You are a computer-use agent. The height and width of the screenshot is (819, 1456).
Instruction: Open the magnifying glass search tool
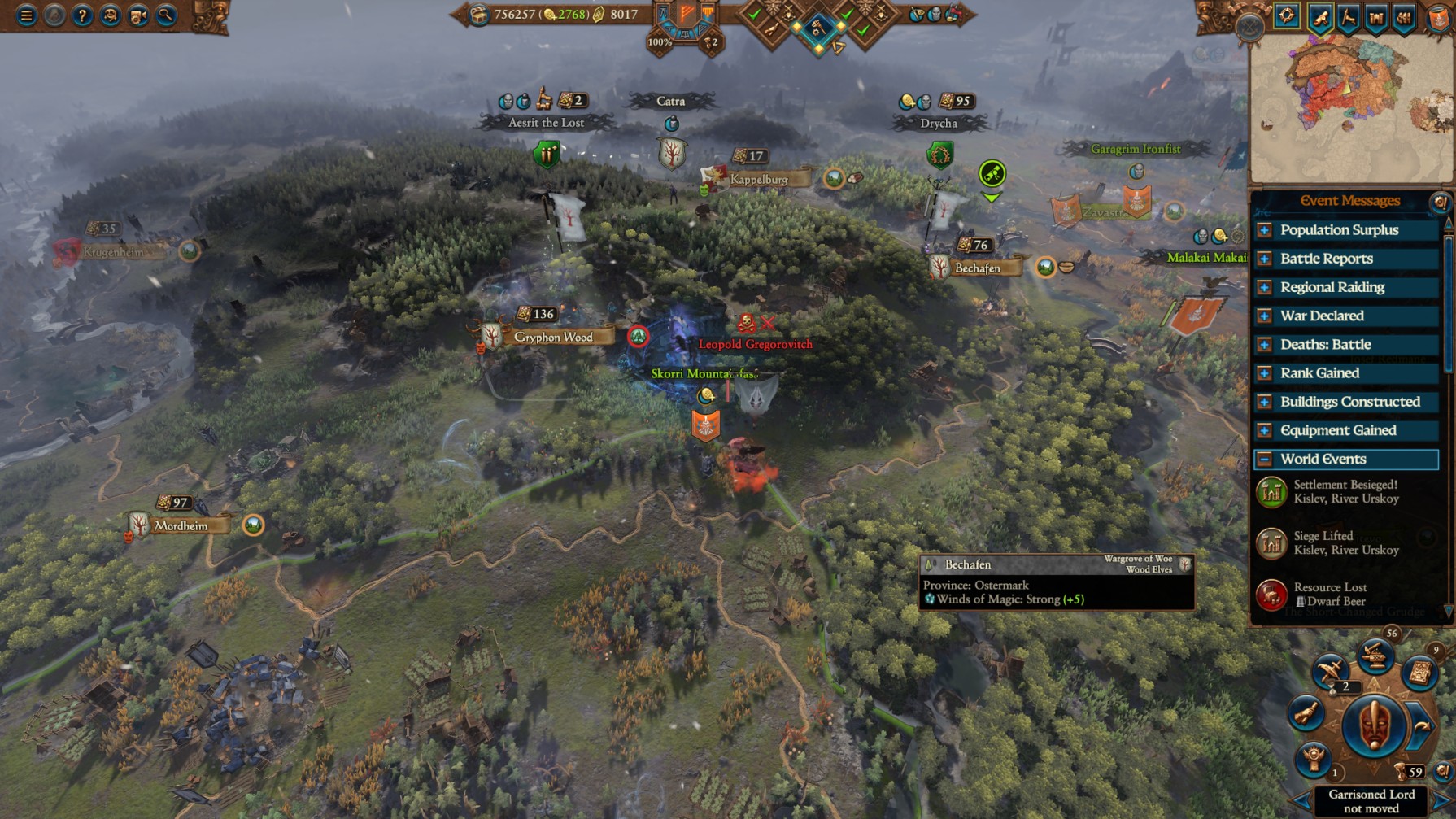tap(166, 15)
